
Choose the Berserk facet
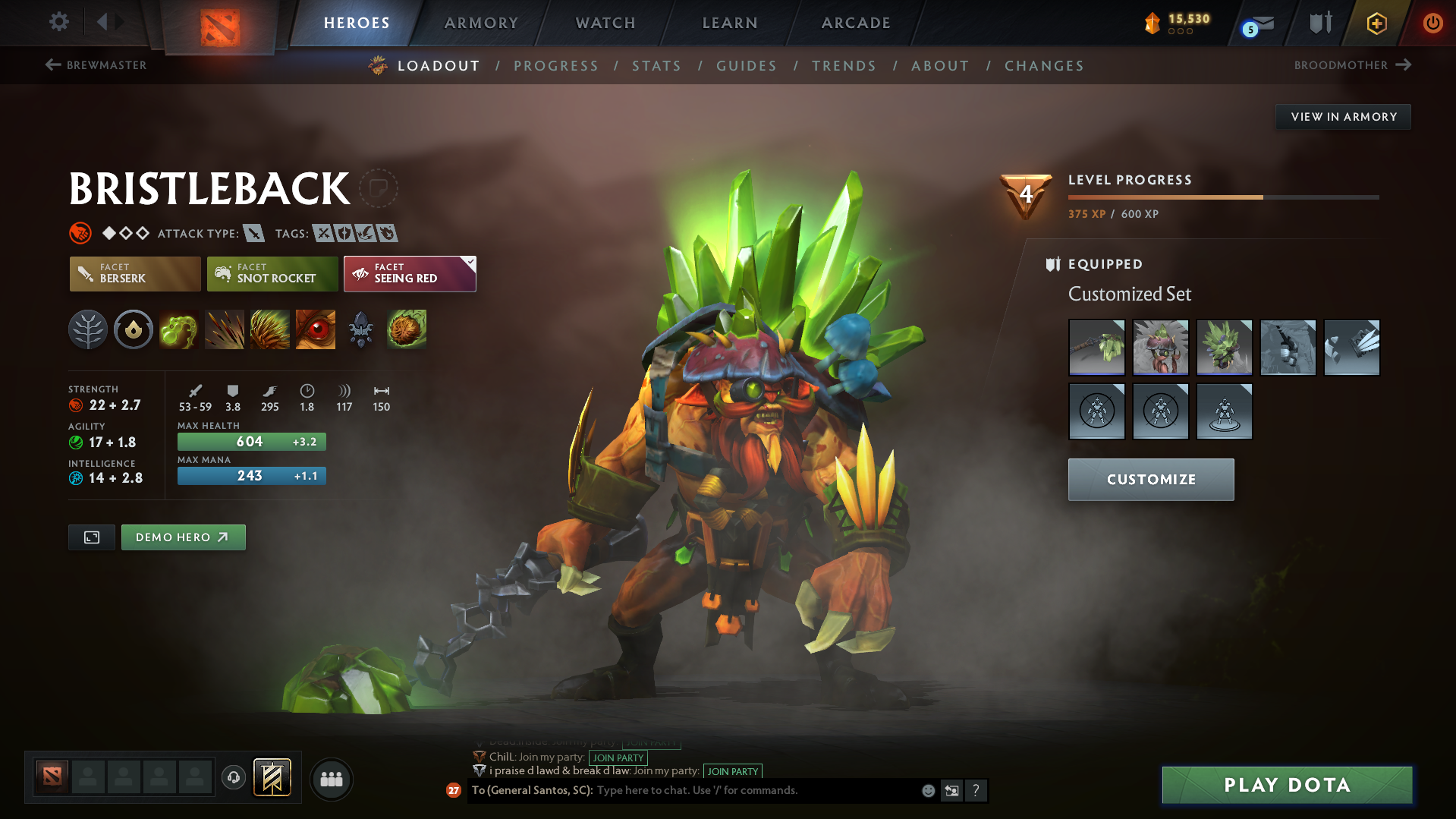(135, 274)
